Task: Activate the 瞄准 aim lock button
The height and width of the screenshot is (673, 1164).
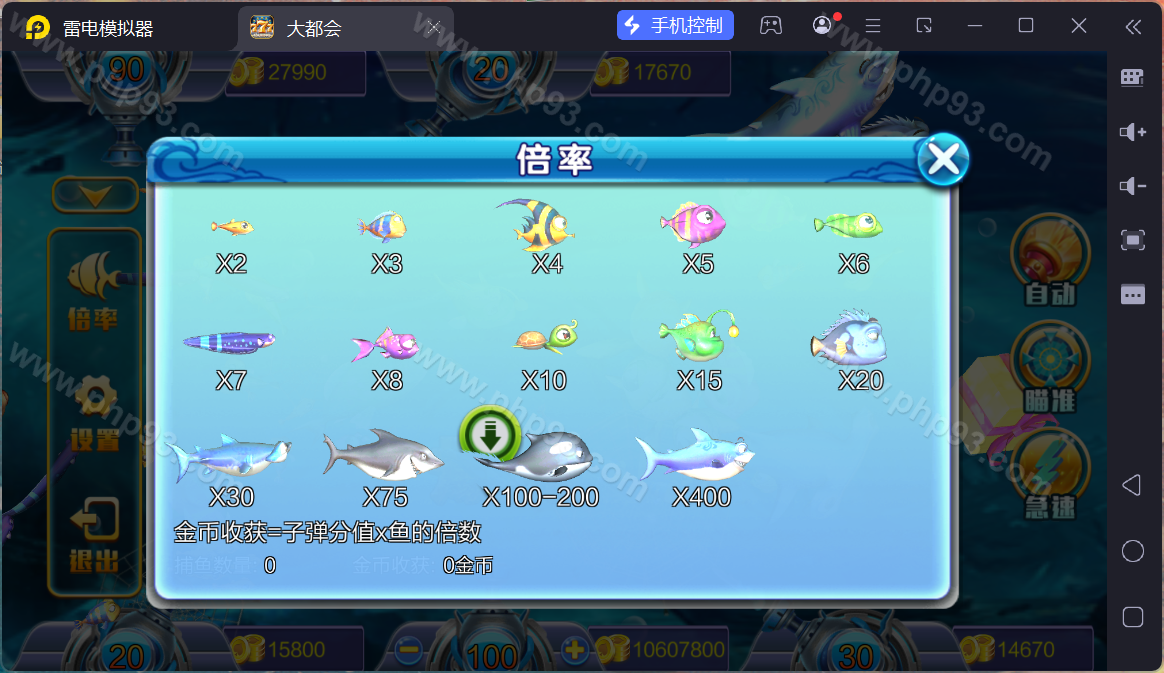Action: click(x=1049, y=368)
